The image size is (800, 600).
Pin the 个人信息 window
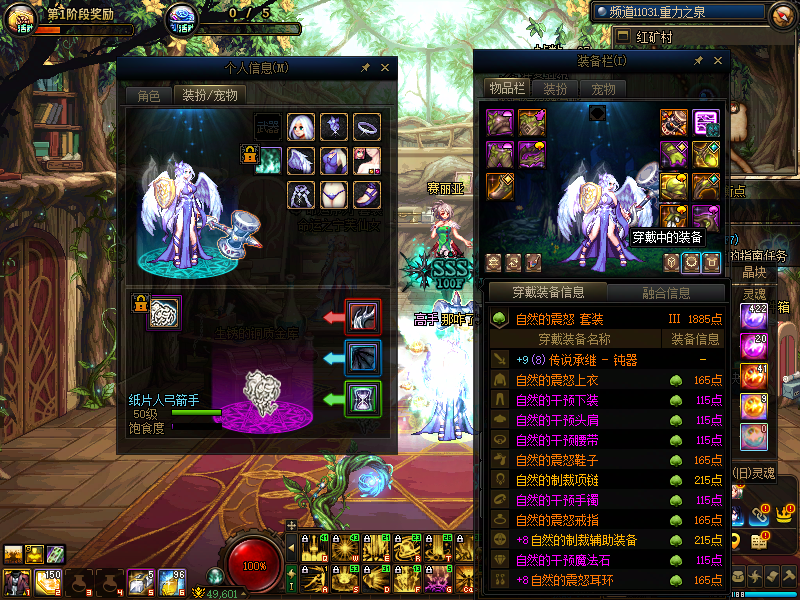coord(365,68)
